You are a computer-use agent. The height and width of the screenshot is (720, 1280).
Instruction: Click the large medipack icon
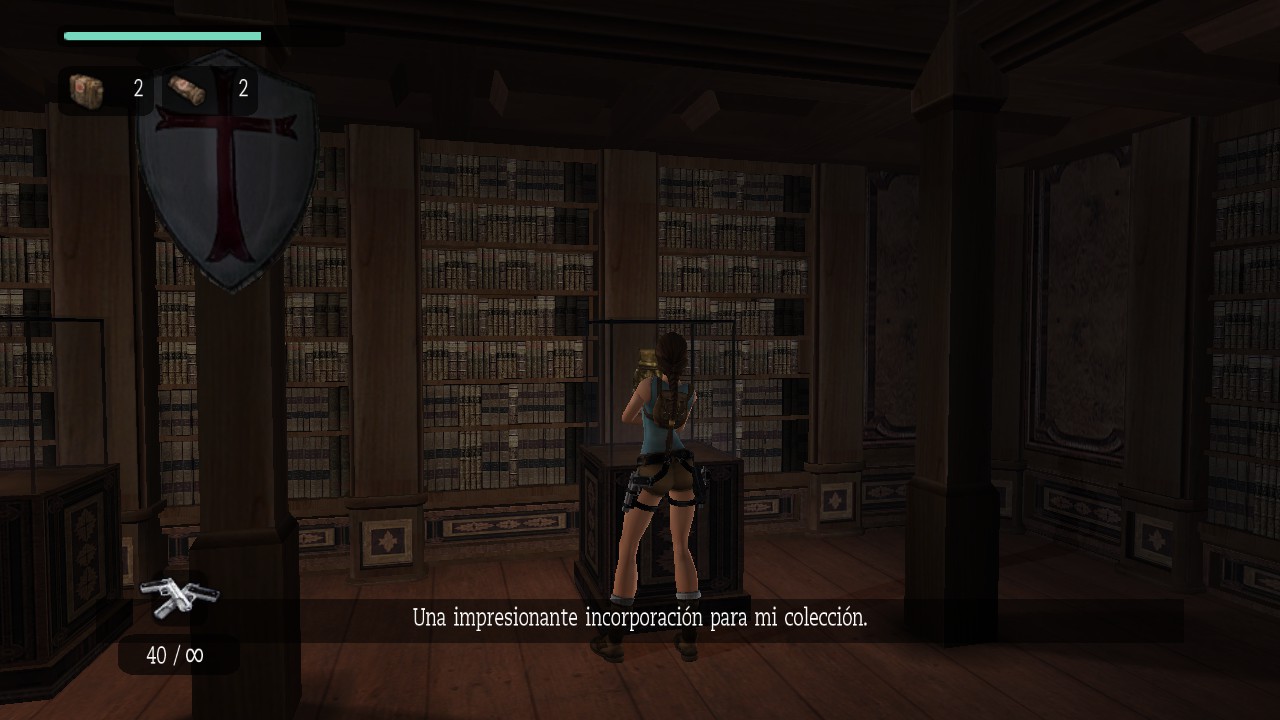click(x=88, y=88)
